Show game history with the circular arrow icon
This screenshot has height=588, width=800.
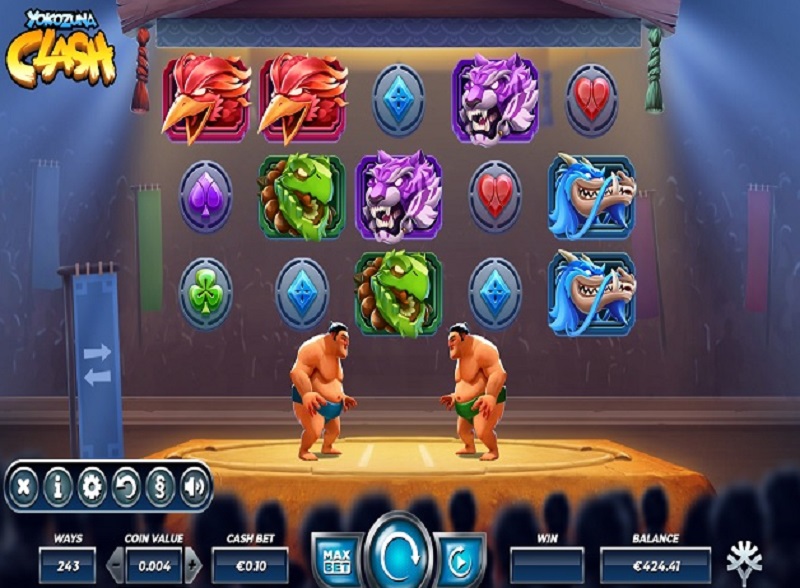click(x=126, y=487)
